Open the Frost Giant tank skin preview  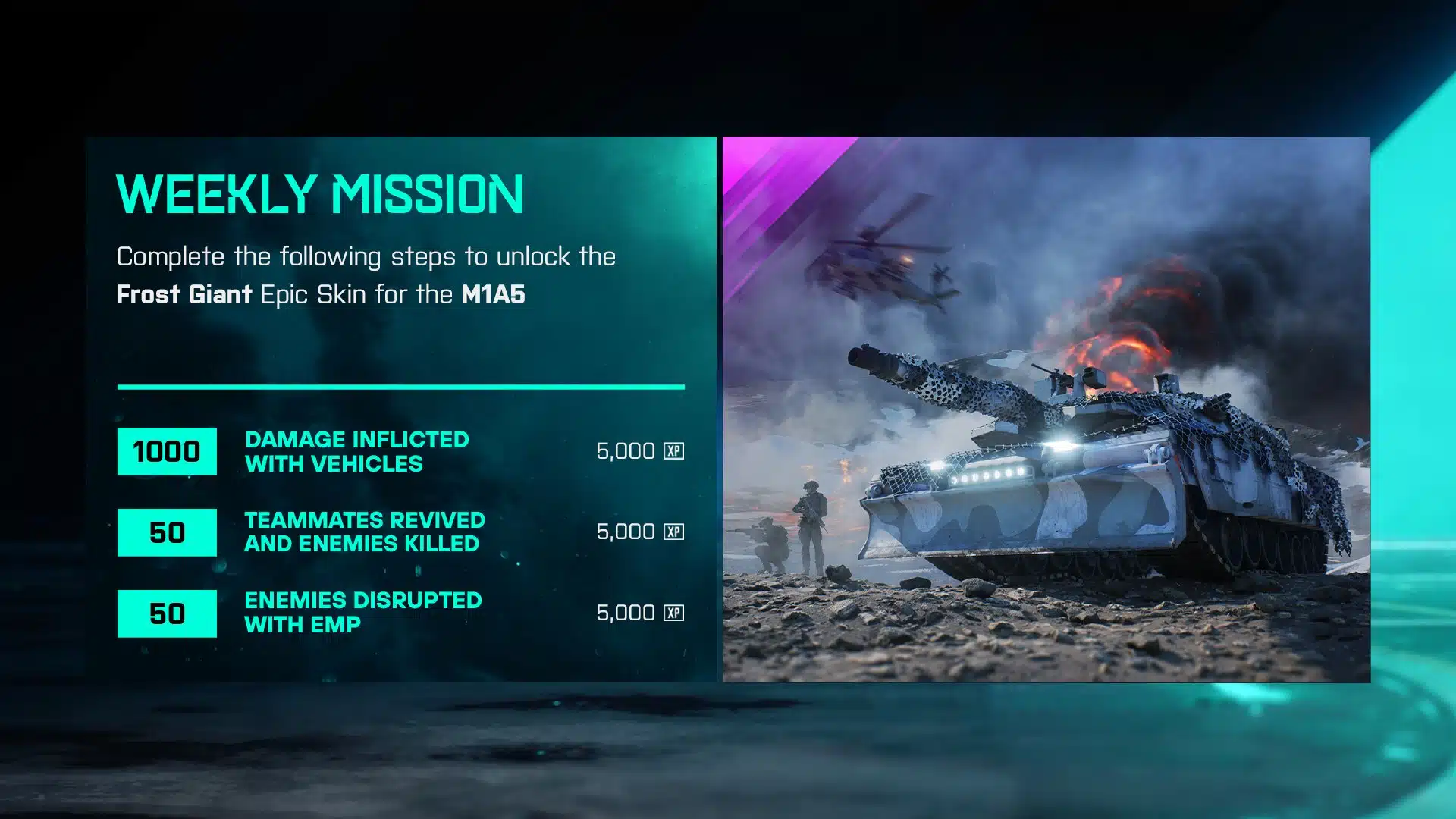tap(1046, 409)
